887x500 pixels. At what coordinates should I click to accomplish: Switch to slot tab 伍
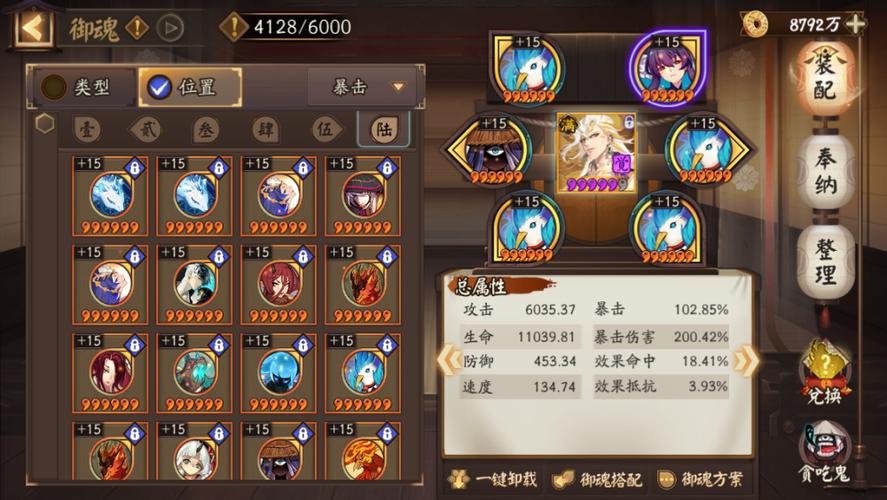tap(322, 129)
